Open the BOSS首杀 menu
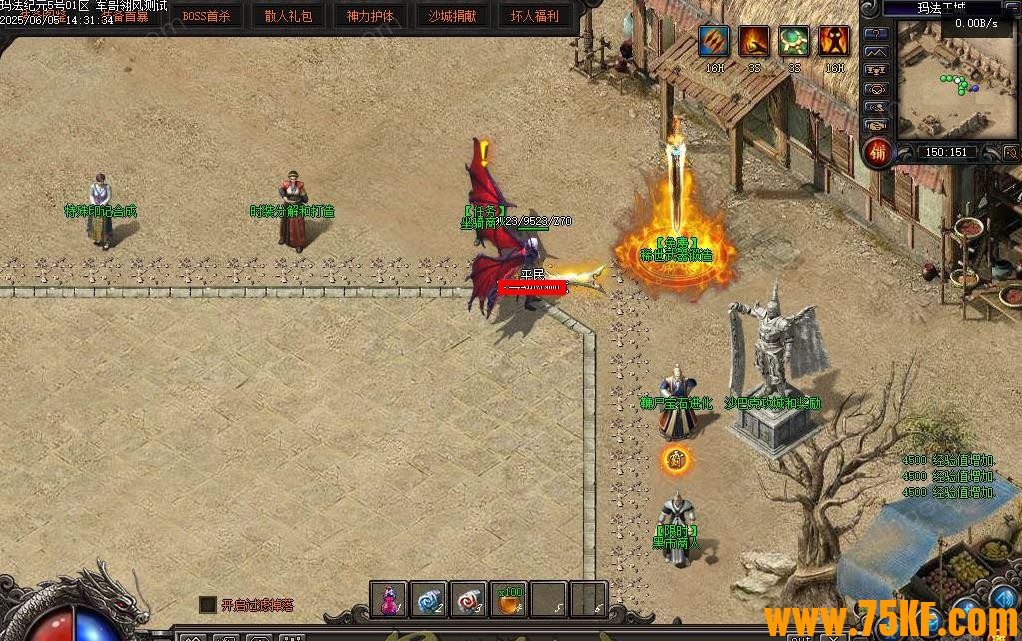This screenshot has width=1022, height=641. [206, 16]
